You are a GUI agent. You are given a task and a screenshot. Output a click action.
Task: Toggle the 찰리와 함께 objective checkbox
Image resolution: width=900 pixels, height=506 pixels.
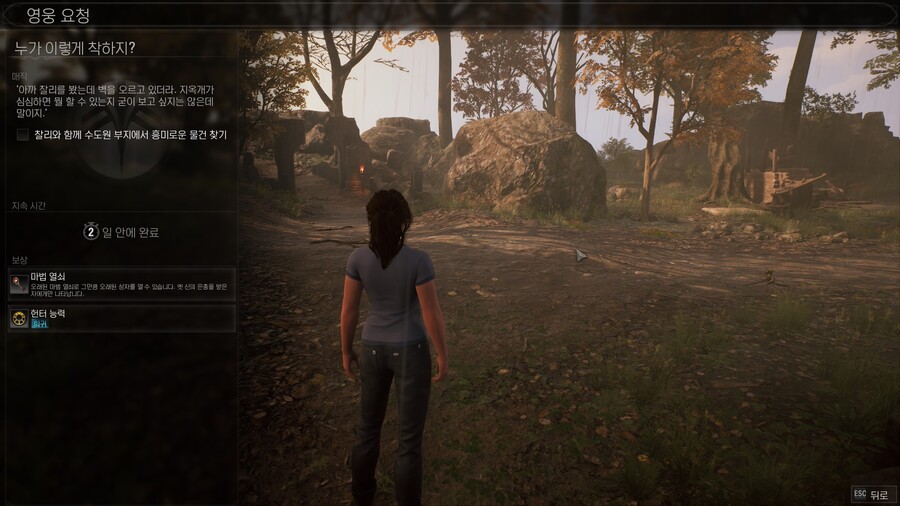click(23, 134)
